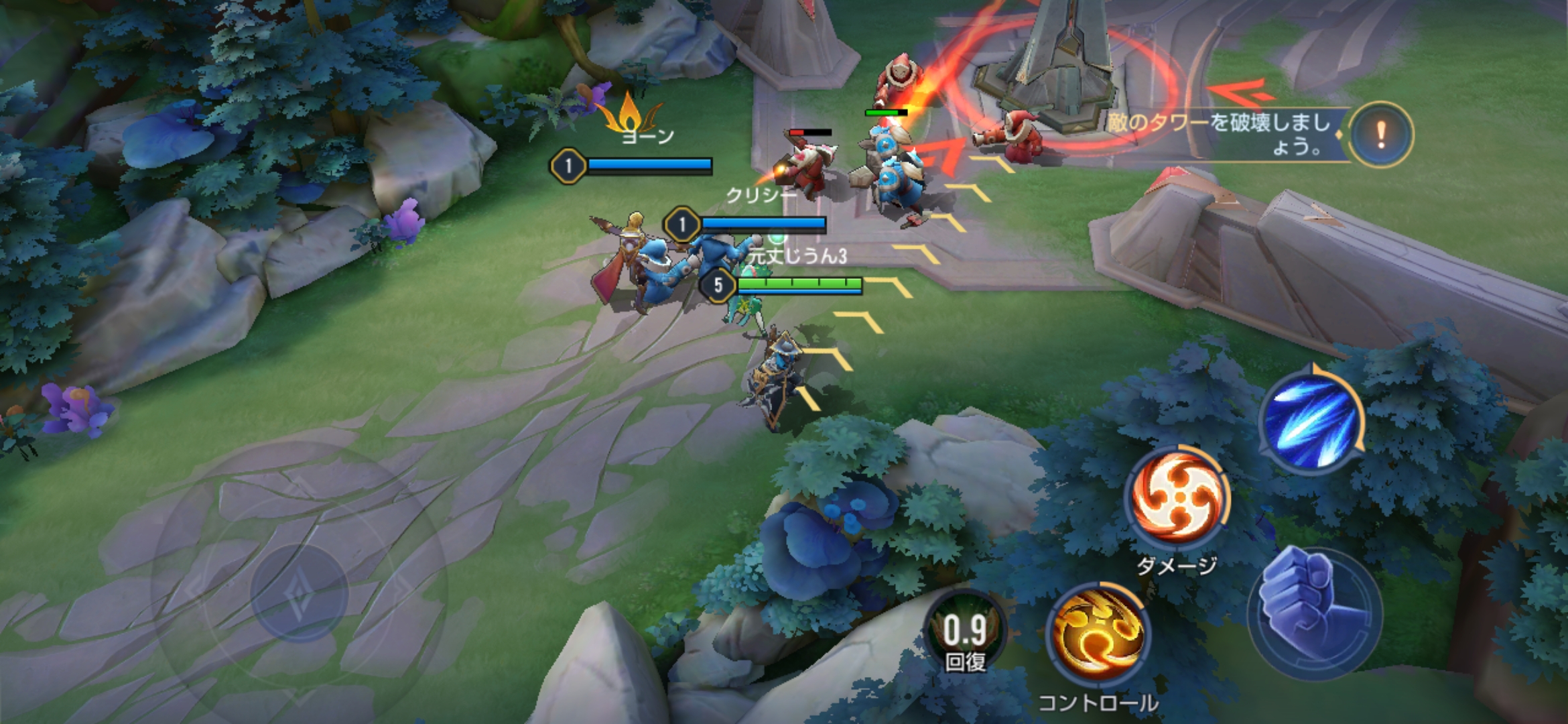The height and width of the screenshot is (724, 1568).
Task: Cast the golden Control skill
Action: click(1098, 634)
